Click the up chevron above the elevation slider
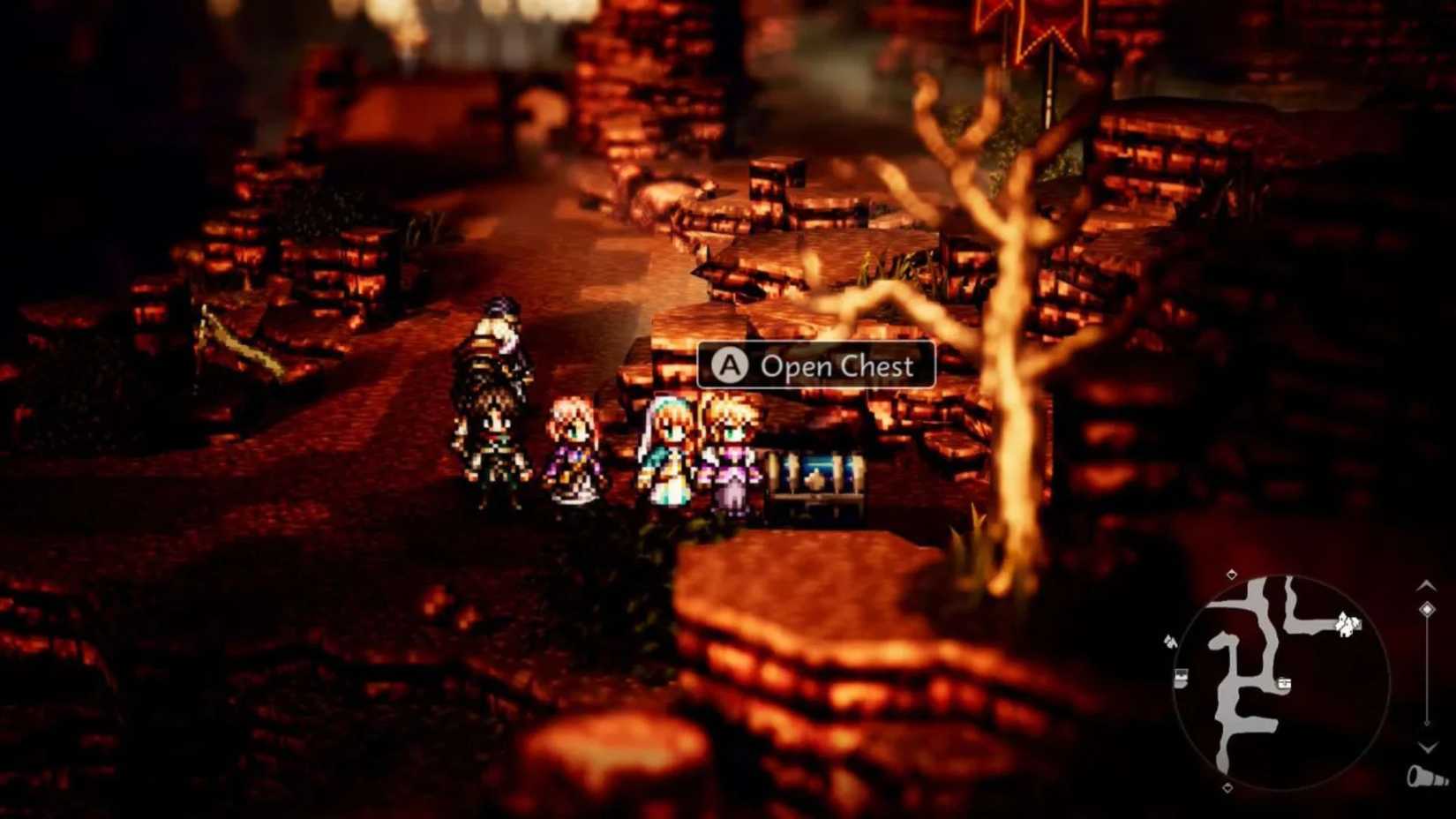Viewport: 1456px width, 819px height. (1427, 587)
